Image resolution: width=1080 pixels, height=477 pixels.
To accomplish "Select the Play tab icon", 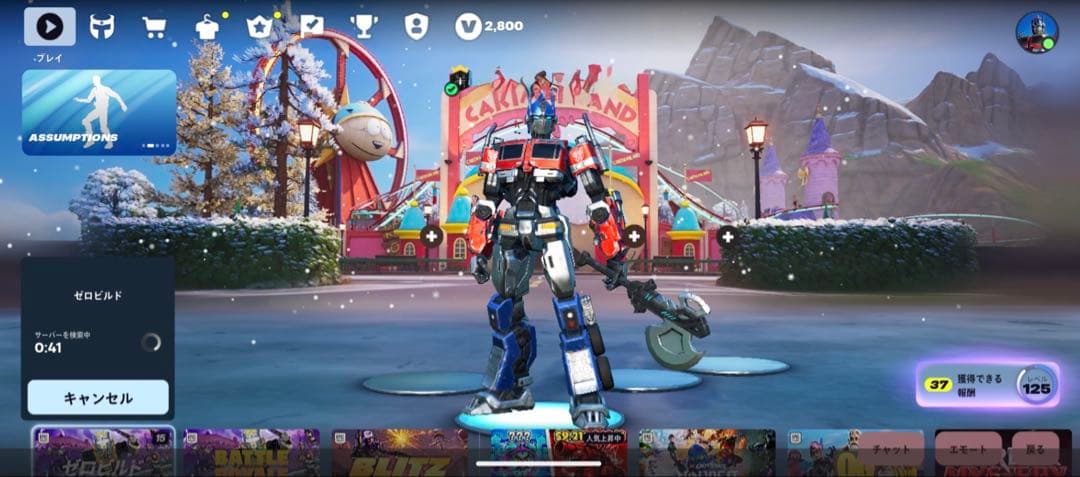I will [x=49, y=27].
